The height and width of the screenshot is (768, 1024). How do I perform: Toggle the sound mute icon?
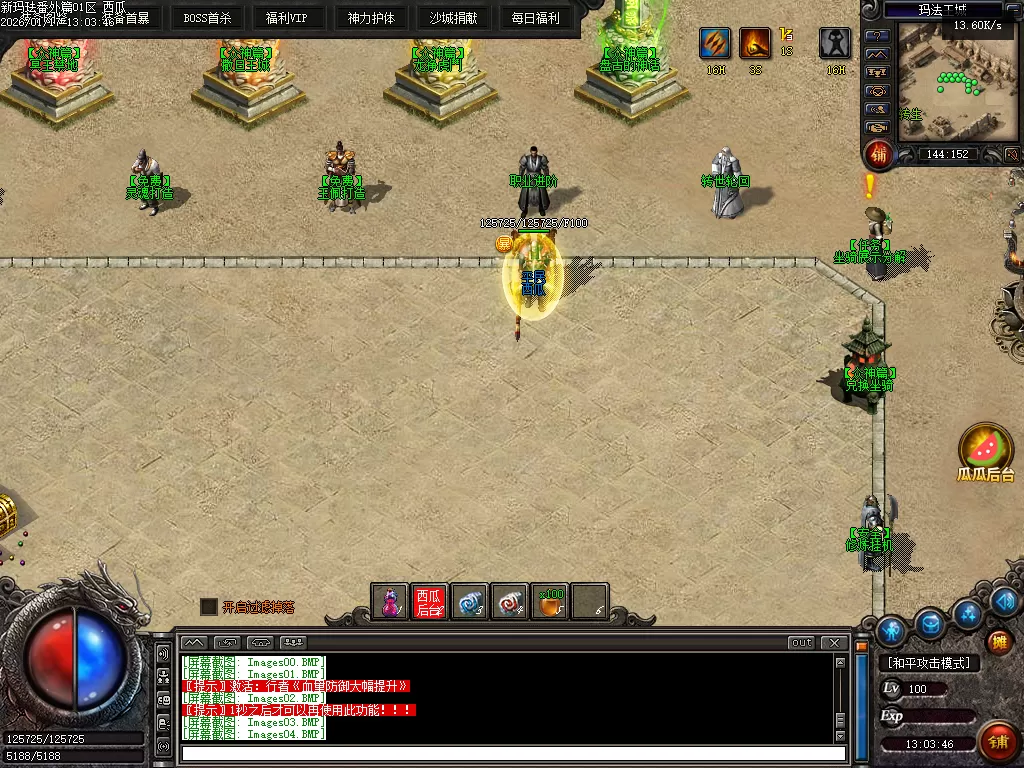click(x=1011, y=154)
